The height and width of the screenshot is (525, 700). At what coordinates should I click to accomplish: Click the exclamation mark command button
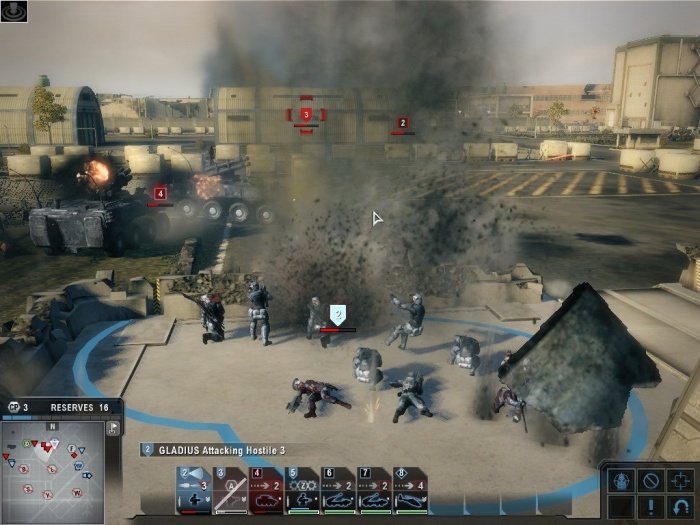pyautogui.click(x=650, y=508)
